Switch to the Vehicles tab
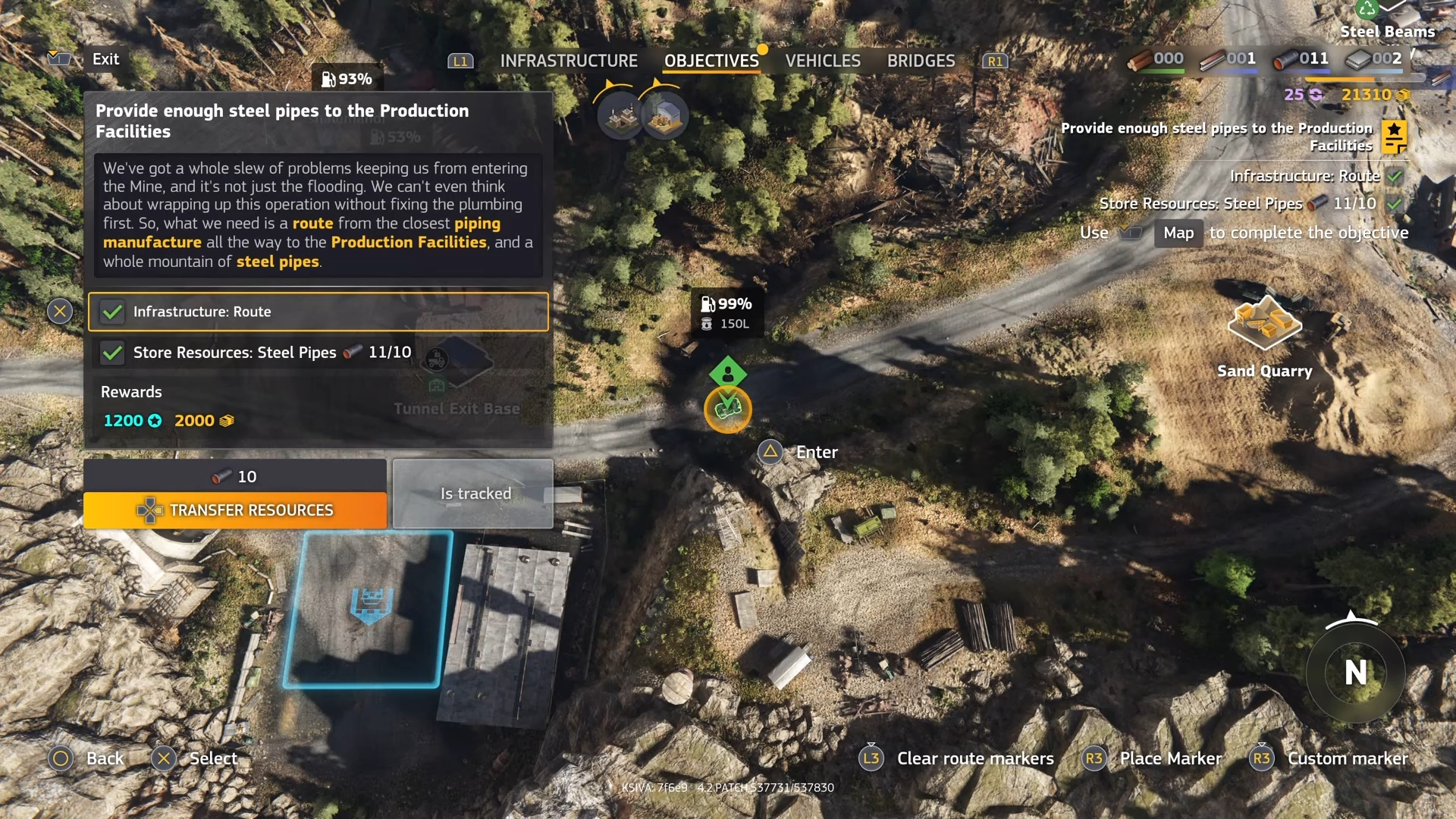 [x=822, y=61]
